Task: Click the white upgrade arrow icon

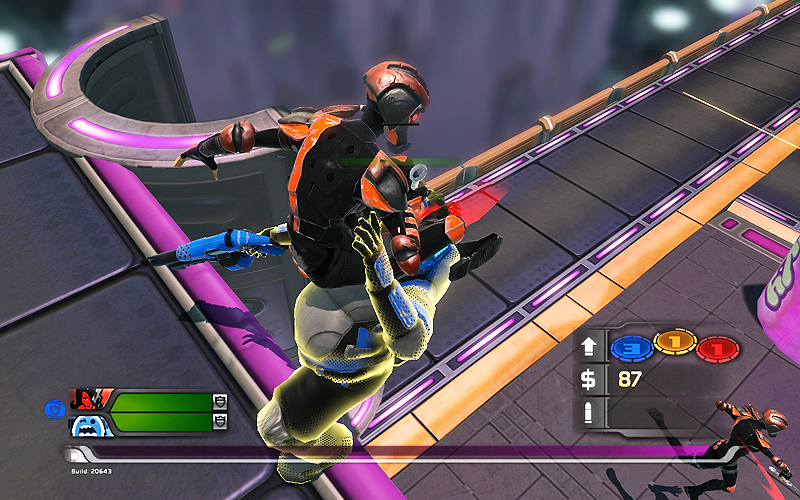Action: click(x=589, y=347)
